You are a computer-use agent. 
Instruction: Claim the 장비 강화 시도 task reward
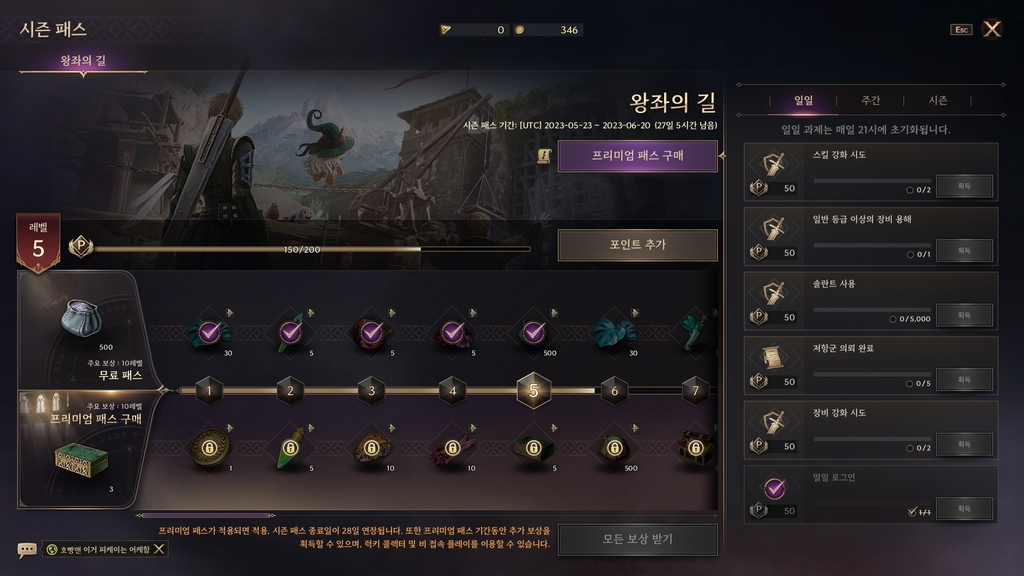[964, 444]
